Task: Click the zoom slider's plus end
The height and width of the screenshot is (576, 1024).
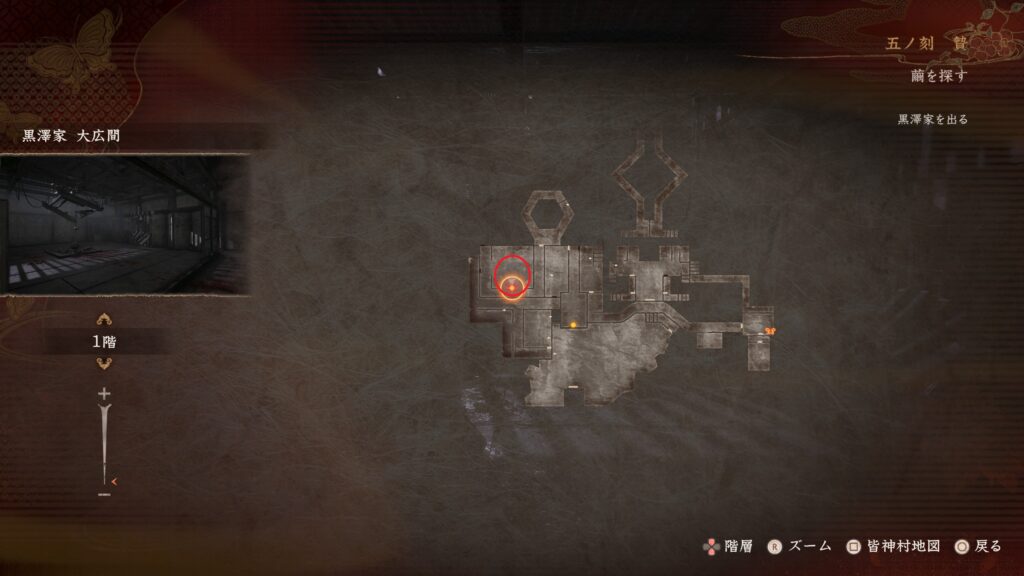Action: [x=103, y=394]
